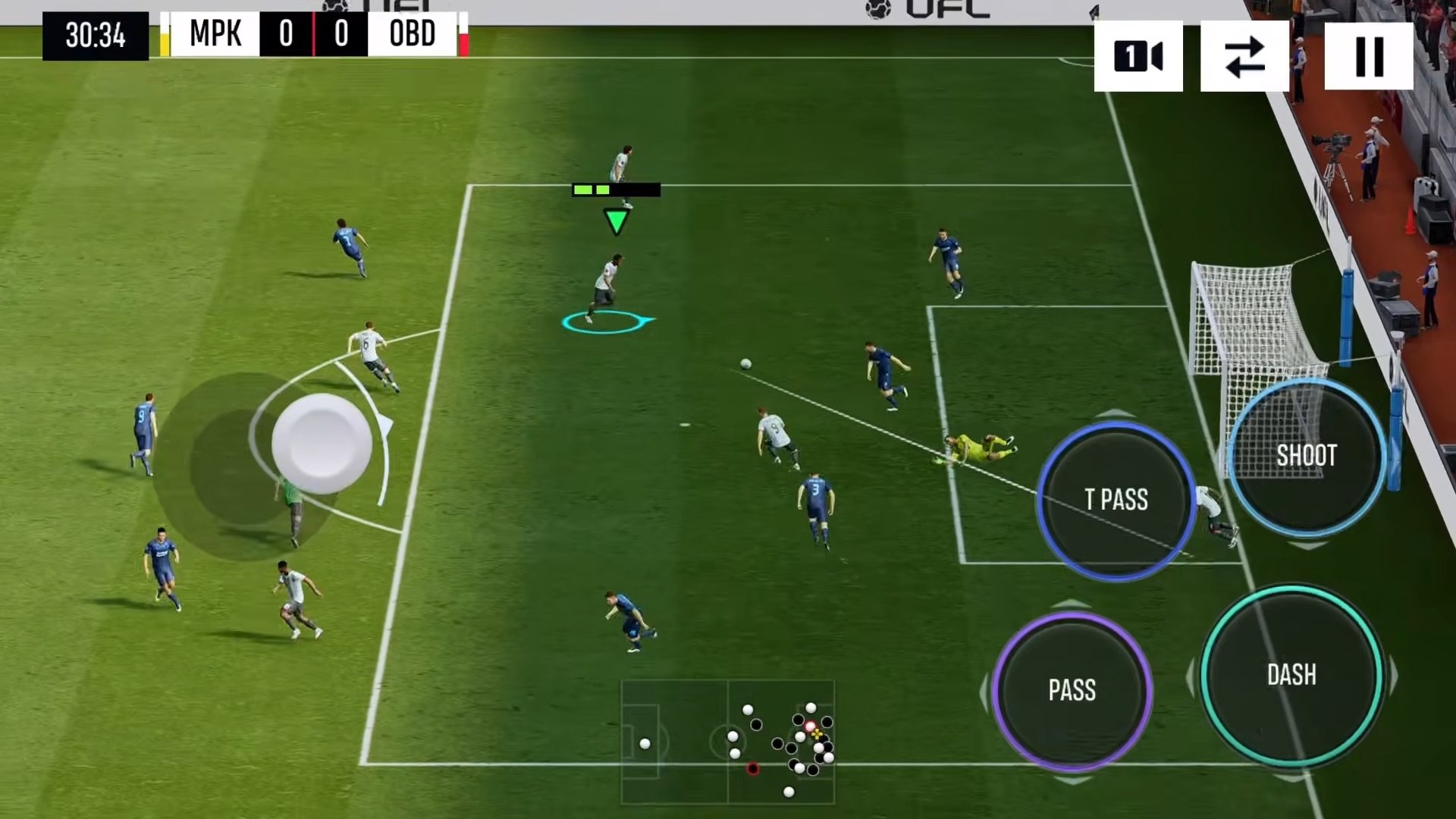This screenshot has height=819, width=1456.
Task: Switch player with the swap arrows button
Action: click(1244, 56)
